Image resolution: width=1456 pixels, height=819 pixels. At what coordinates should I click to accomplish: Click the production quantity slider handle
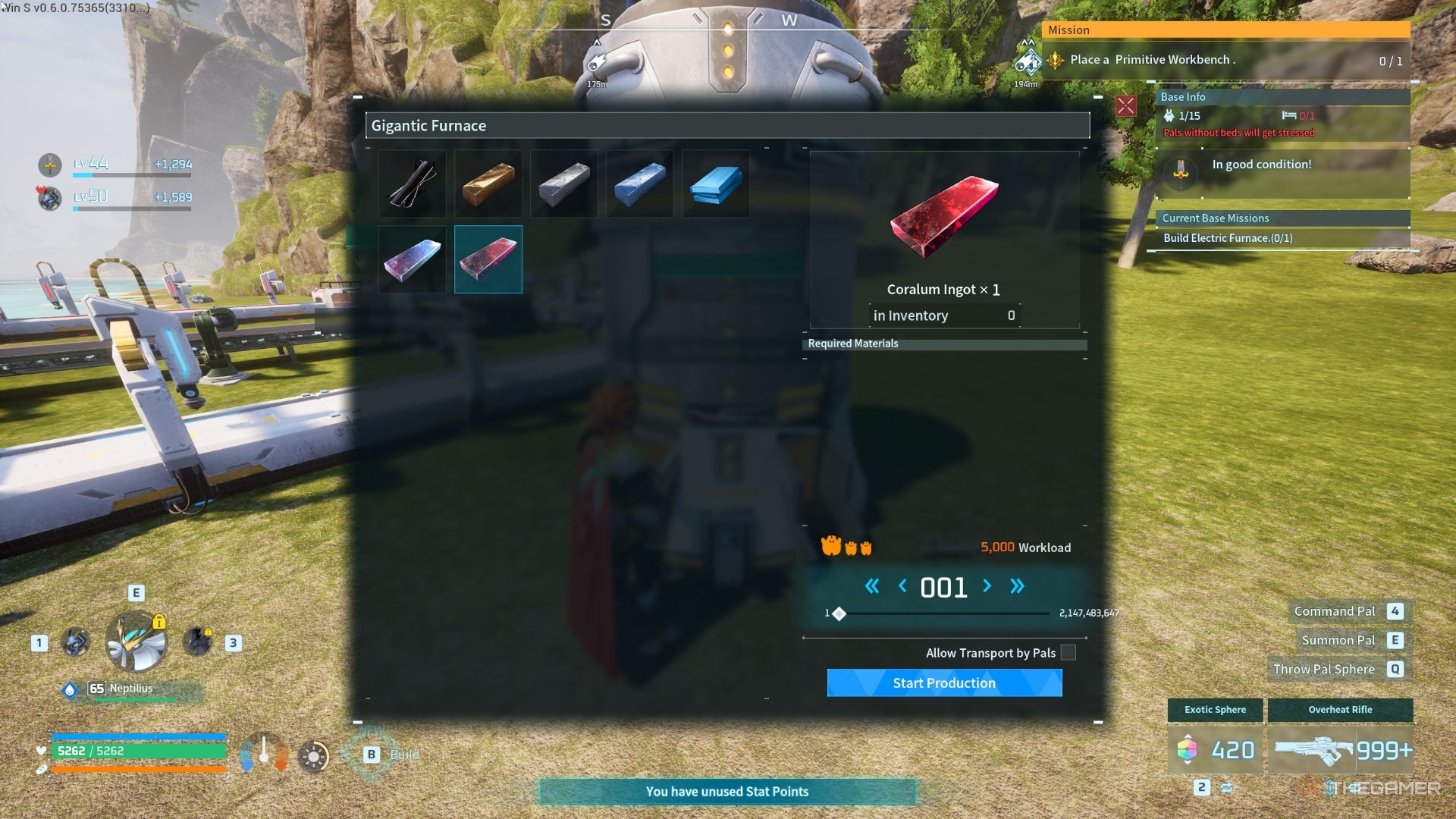[x=839, y=613]
